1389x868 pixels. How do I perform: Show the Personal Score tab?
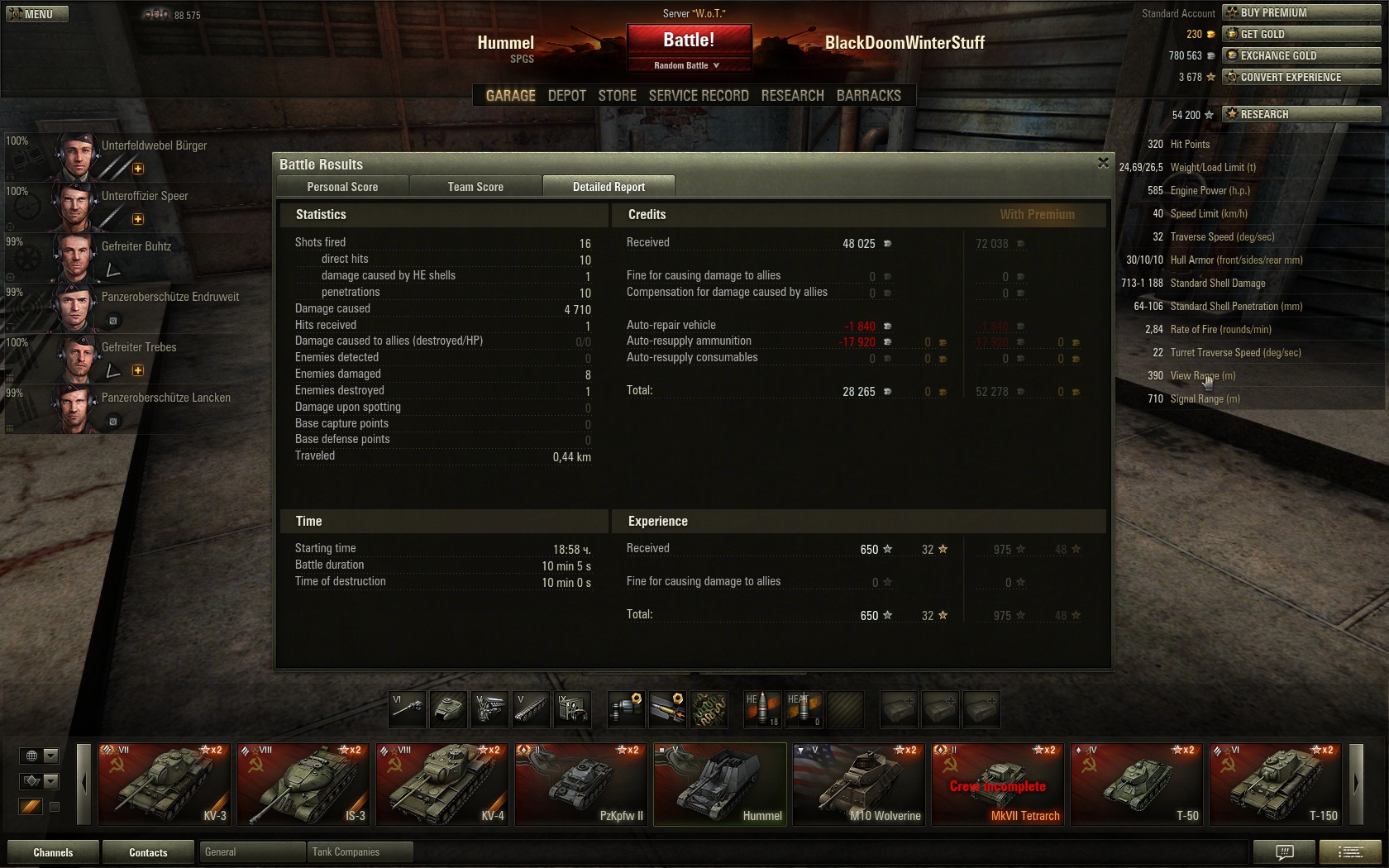pyautogui.click(x=342, y=187)
